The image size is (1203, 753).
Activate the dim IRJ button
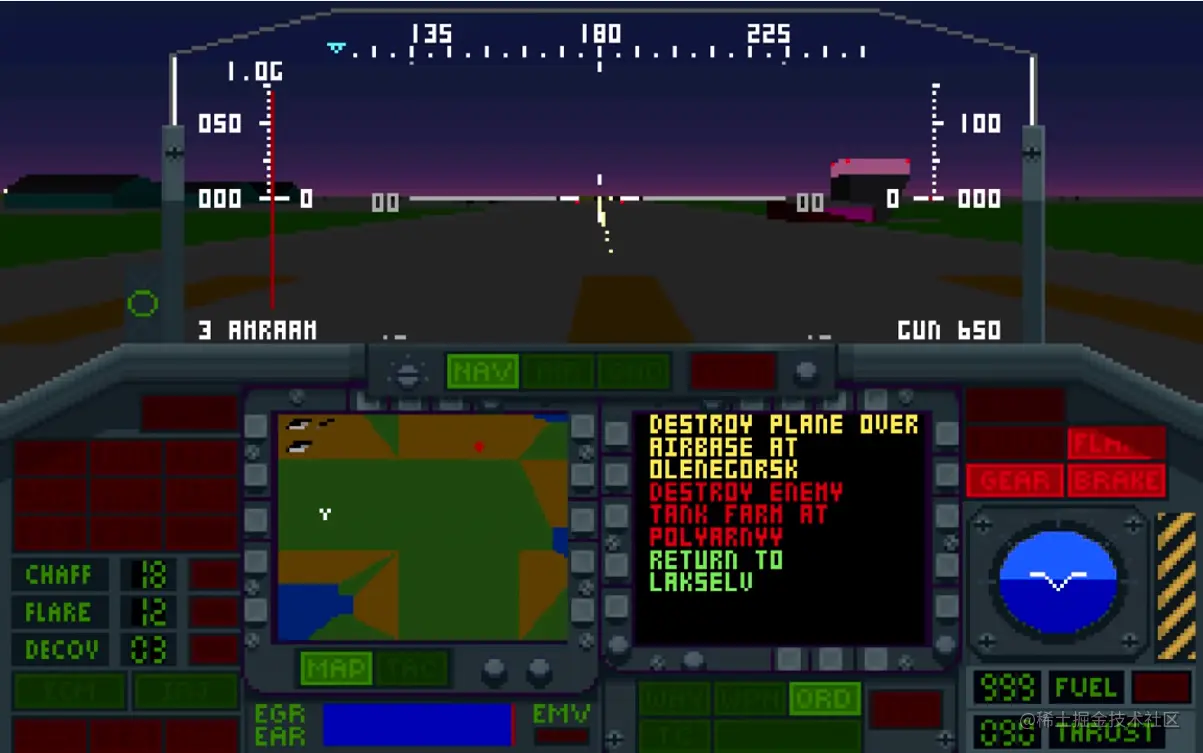coord(186,691)
